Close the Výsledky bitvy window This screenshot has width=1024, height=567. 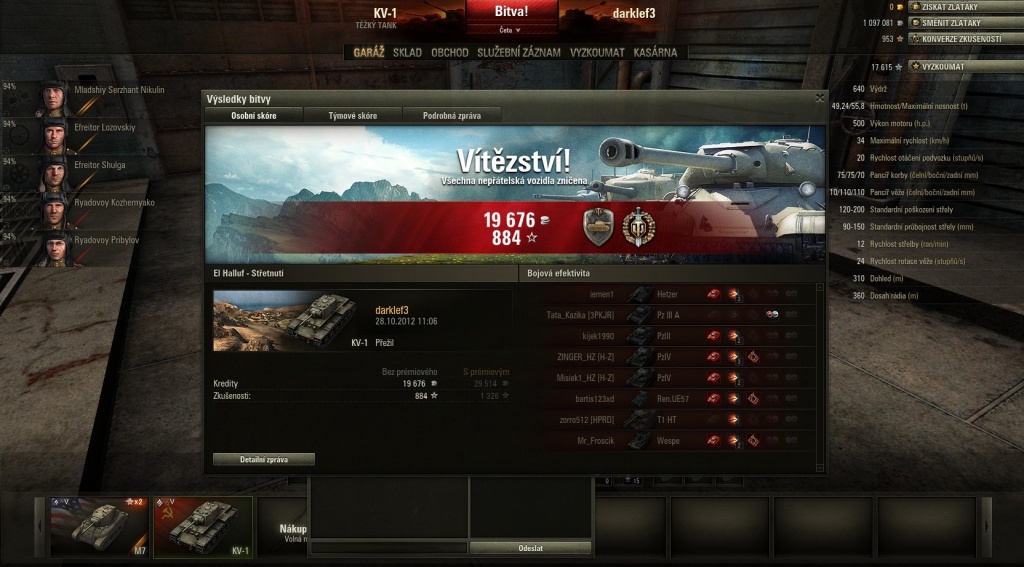(x=820, y=98)
